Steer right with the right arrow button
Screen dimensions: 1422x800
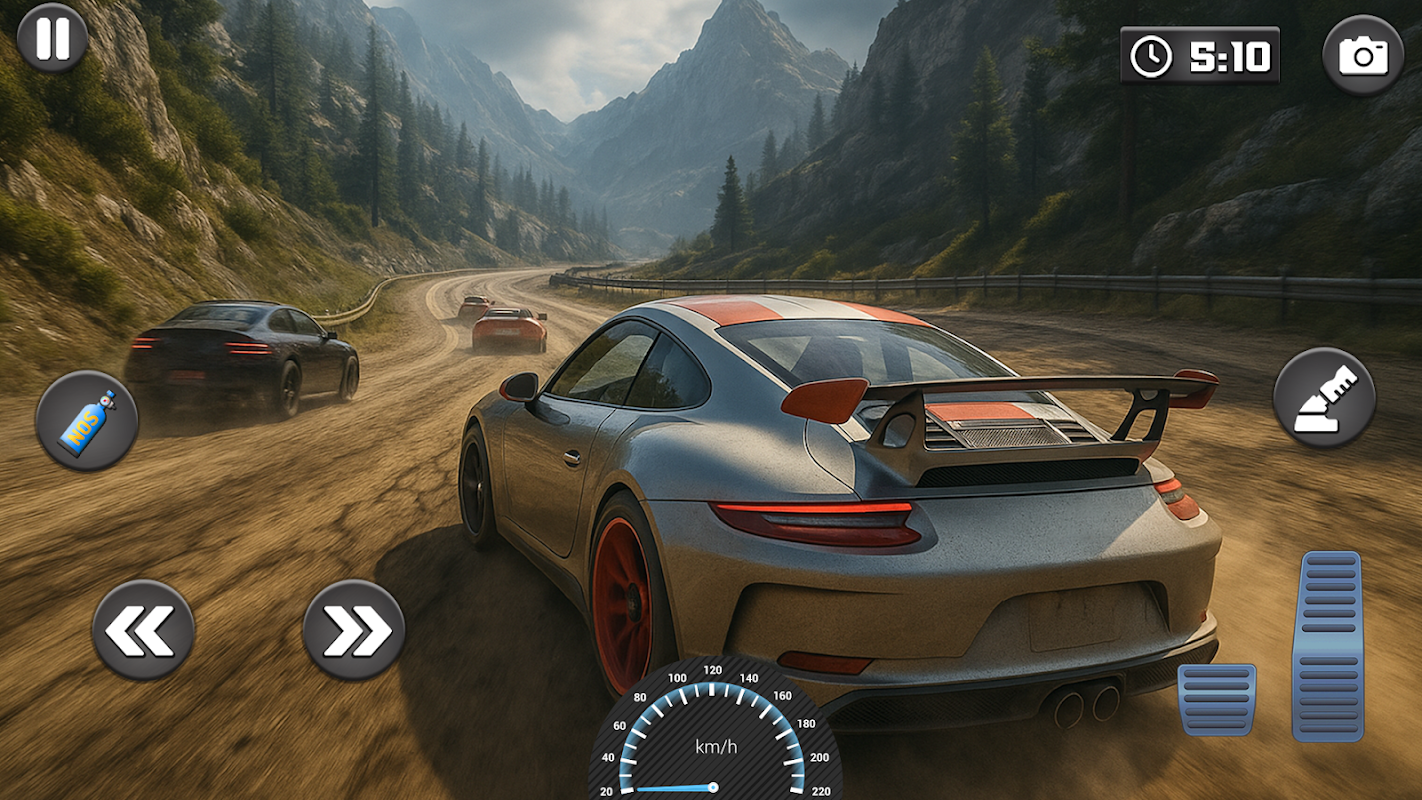point(354,631)
